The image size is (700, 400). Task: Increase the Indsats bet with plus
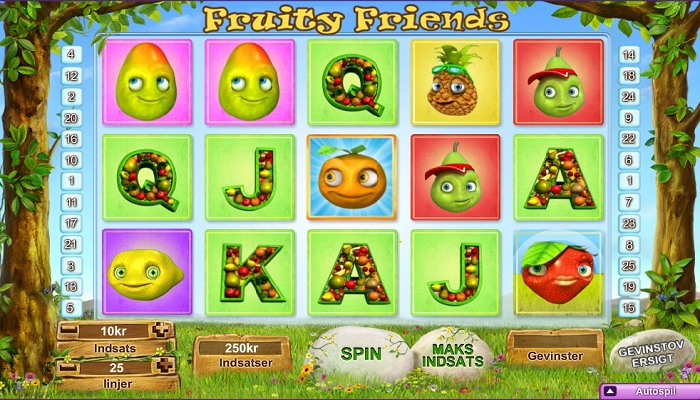tap(162, 330)
